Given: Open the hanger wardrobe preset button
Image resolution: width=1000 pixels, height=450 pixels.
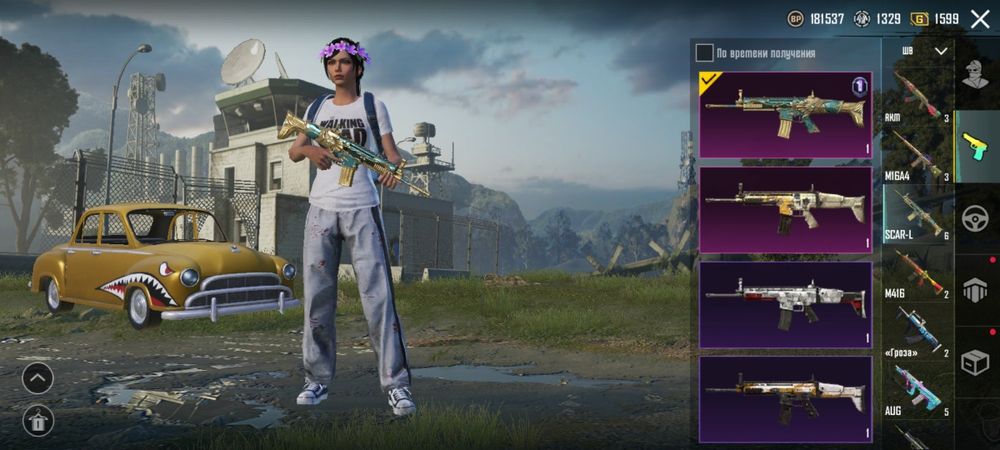Looking at the screenshot, I should coord(37,421).
